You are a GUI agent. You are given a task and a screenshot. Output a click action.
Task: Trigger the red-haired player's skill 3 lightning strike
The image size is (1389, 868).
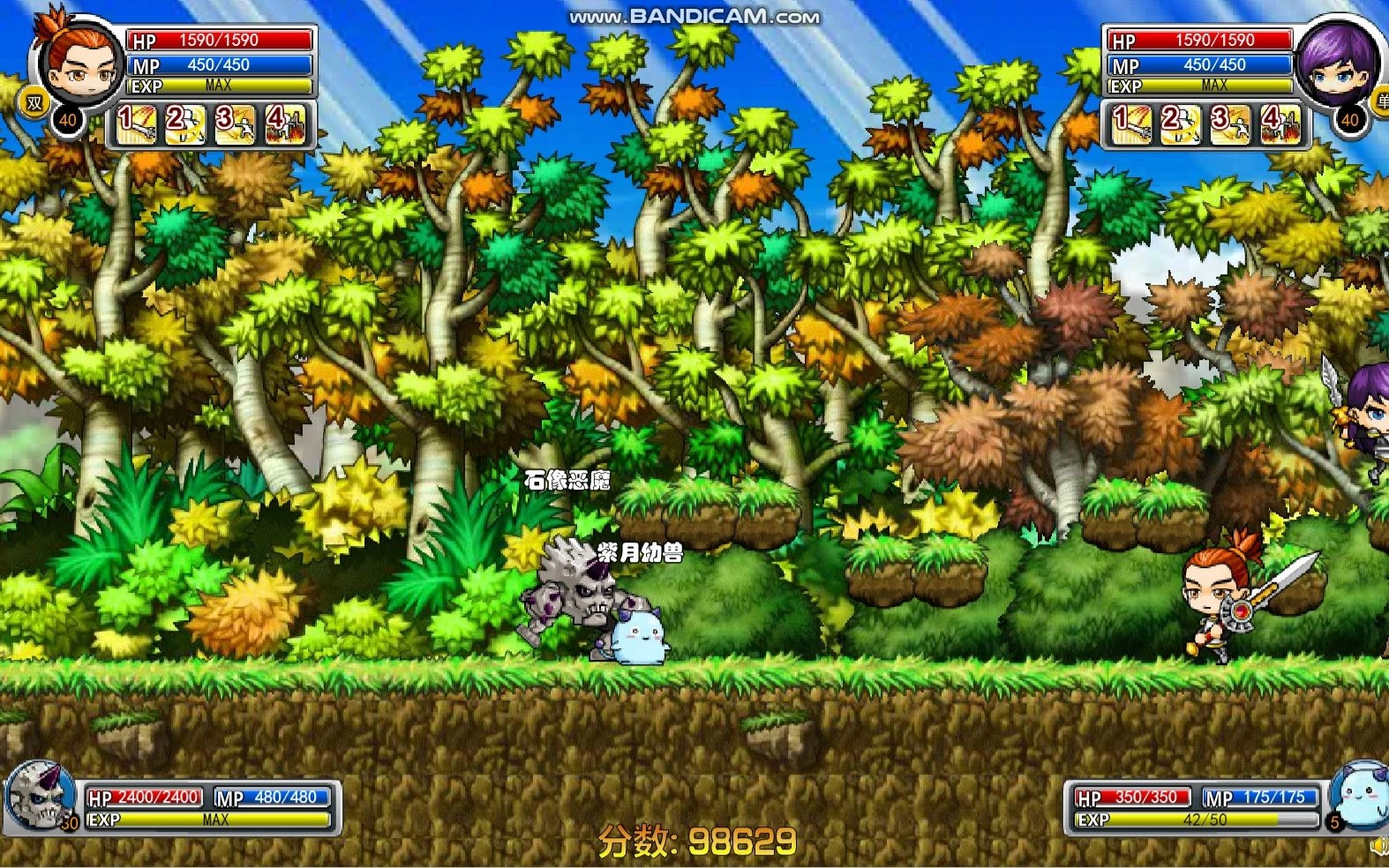[237, 124]
